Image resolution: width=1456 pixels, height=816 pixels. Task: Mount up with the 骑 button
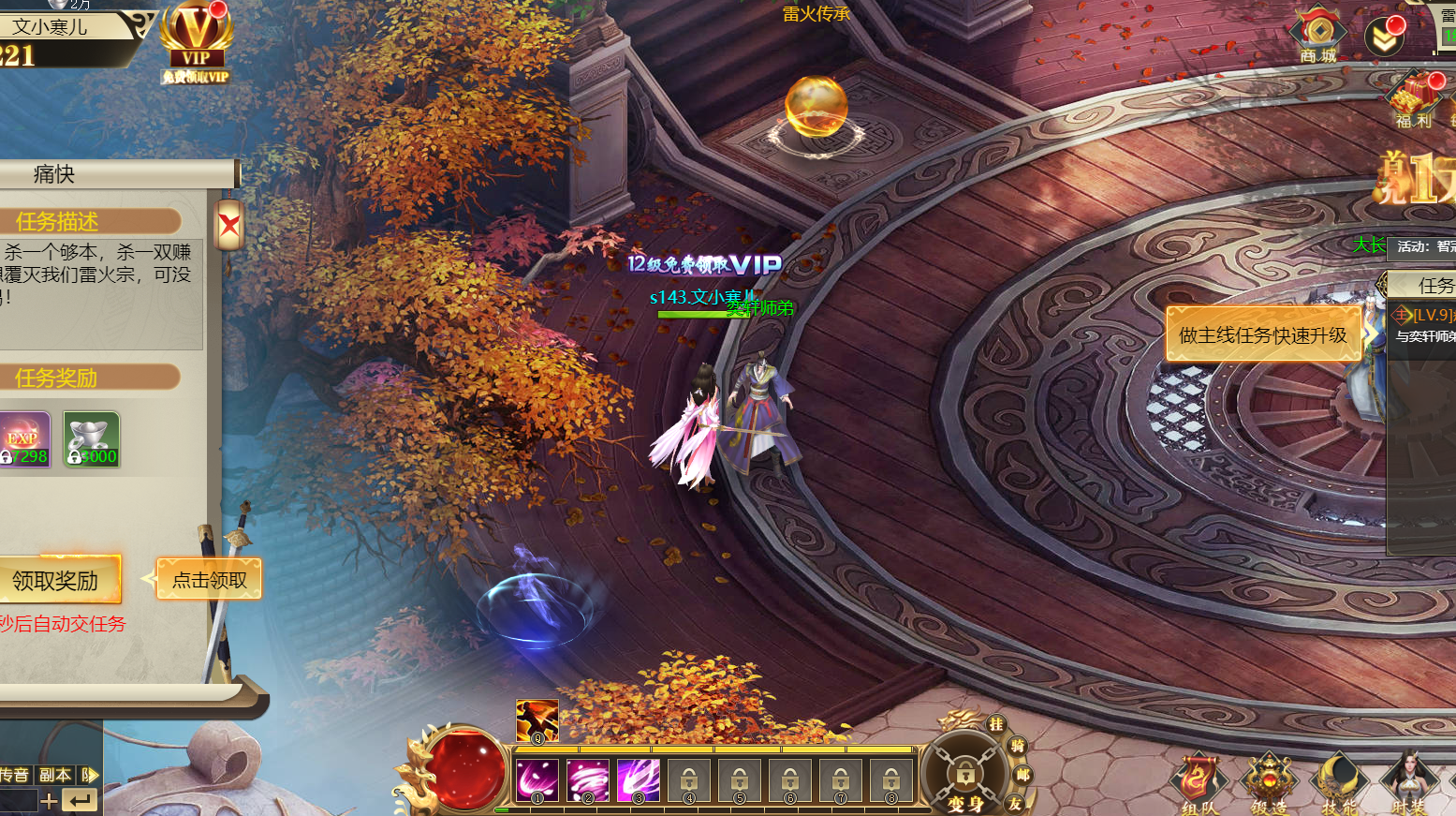tap(1018, 746)
